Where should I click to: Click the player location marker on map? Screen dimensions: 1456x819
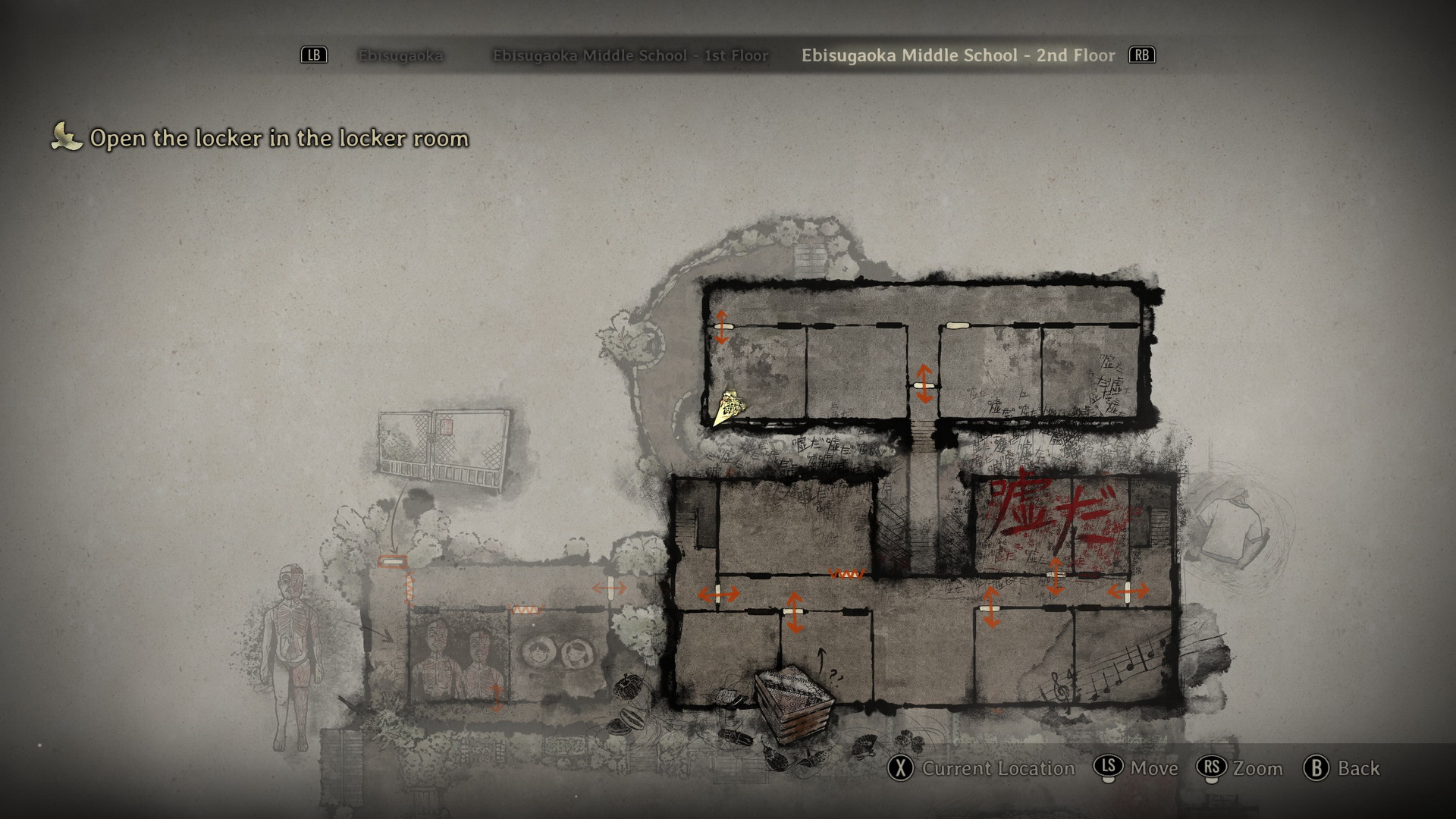point(729,408)
